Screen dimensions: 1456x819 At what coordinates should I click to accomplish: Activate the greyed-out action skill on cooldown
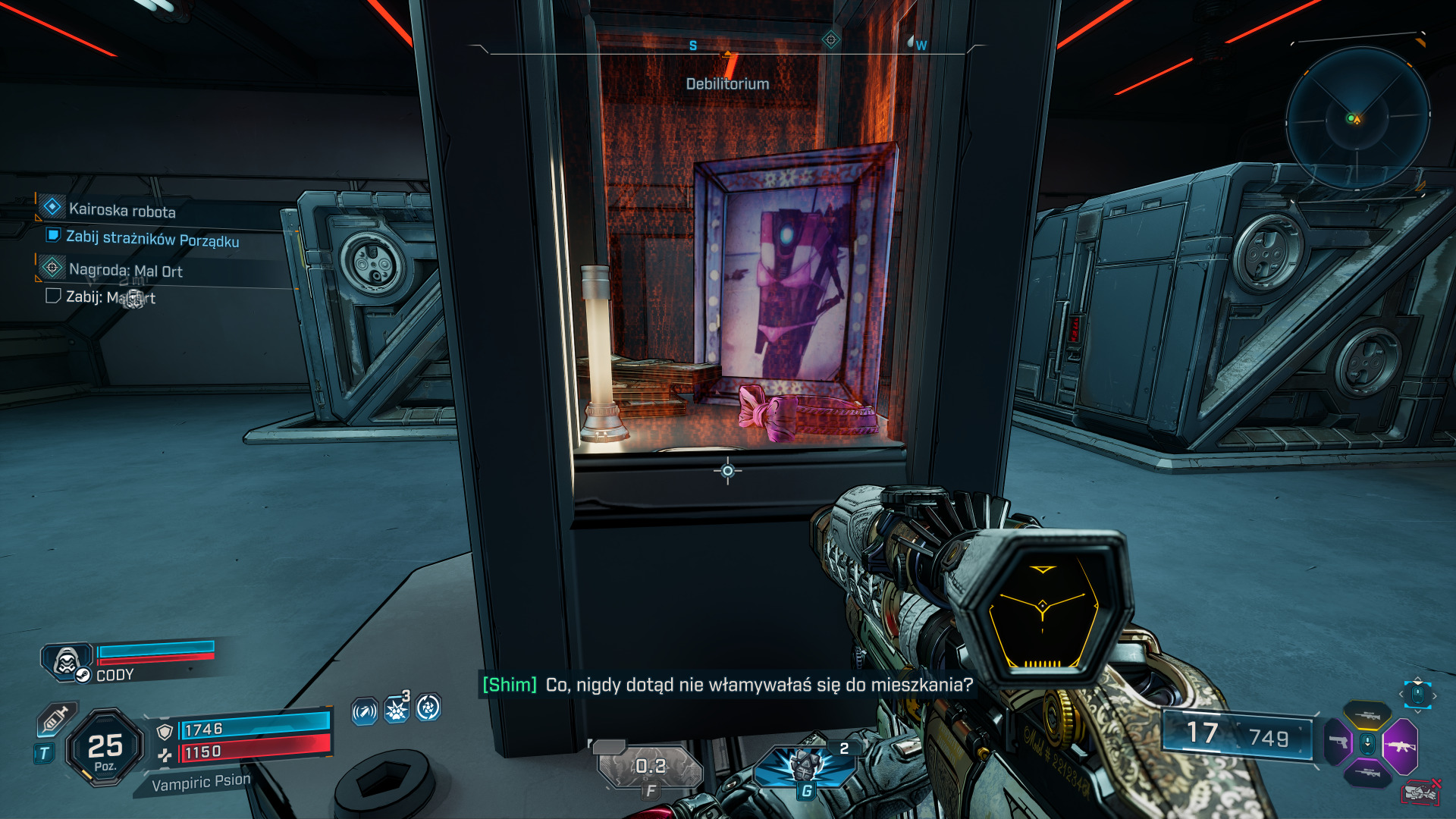point(651,767)
